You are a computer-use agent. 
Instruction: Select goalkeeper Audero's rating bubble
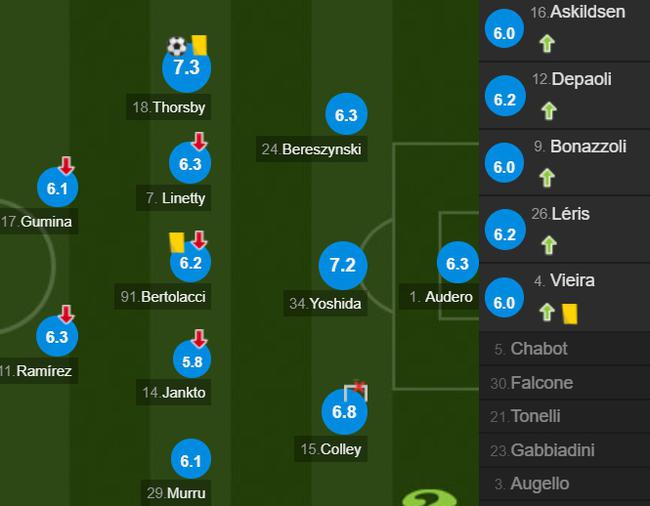point(457,265)
